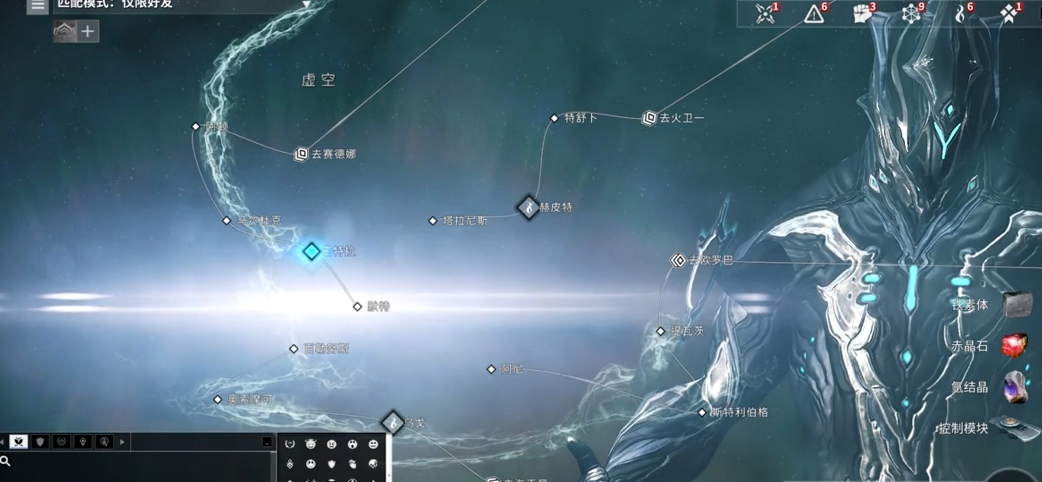Choose the 乌戈 mission node
This screenshot has height=482, width=1042.
(392, 423)
